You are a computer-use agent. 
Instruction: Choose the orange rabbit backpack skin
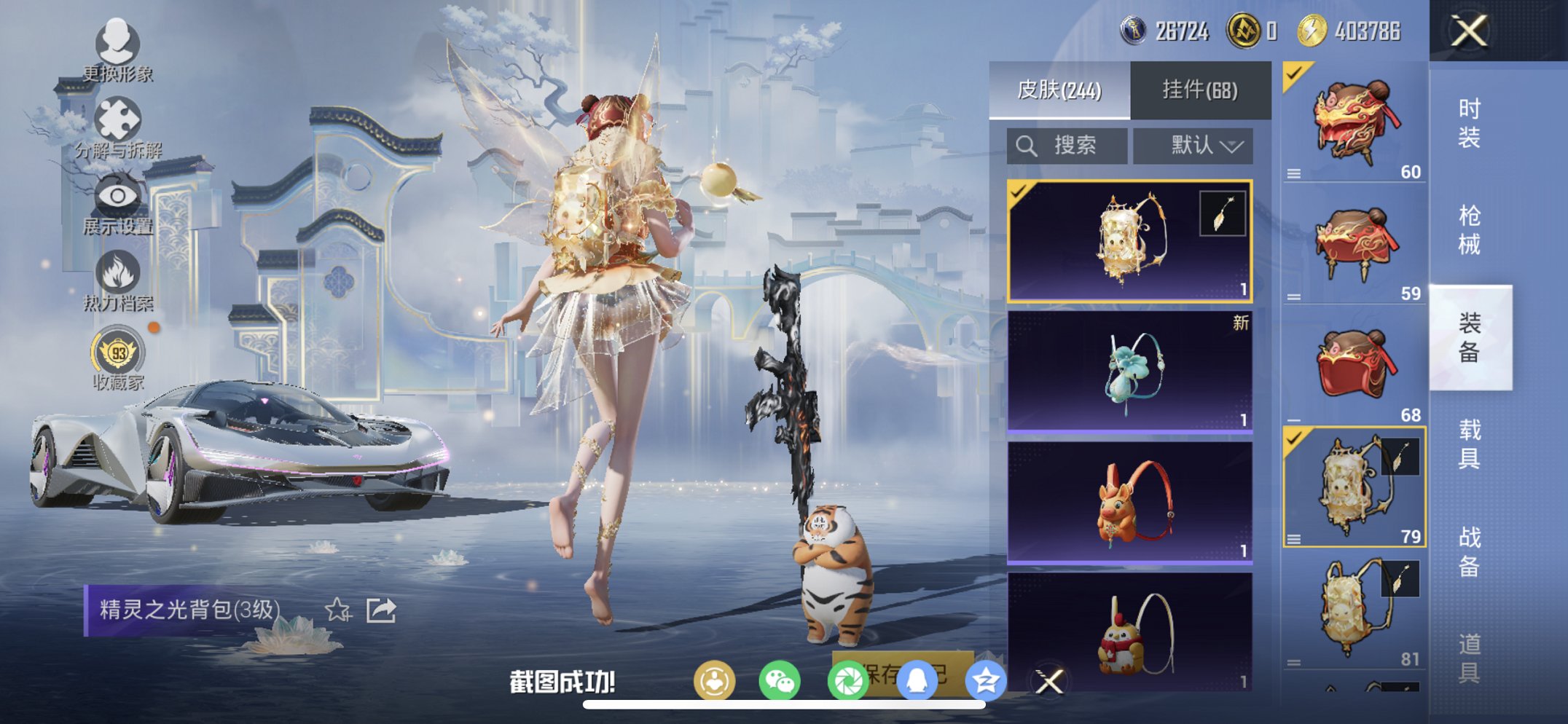(x=1129, y=503)
